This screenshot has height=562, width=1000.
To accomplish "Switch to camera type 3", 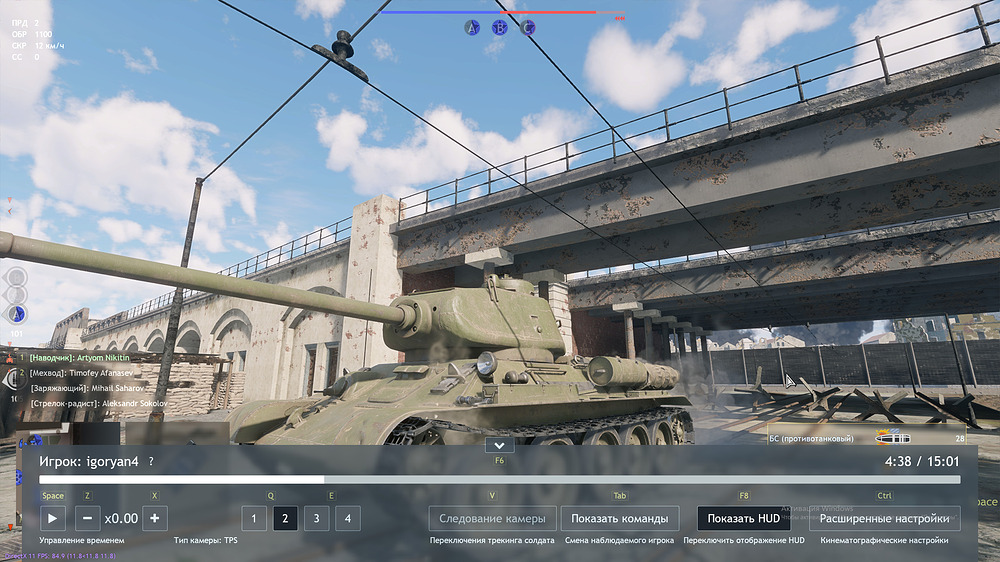I will tap(316, 518).
